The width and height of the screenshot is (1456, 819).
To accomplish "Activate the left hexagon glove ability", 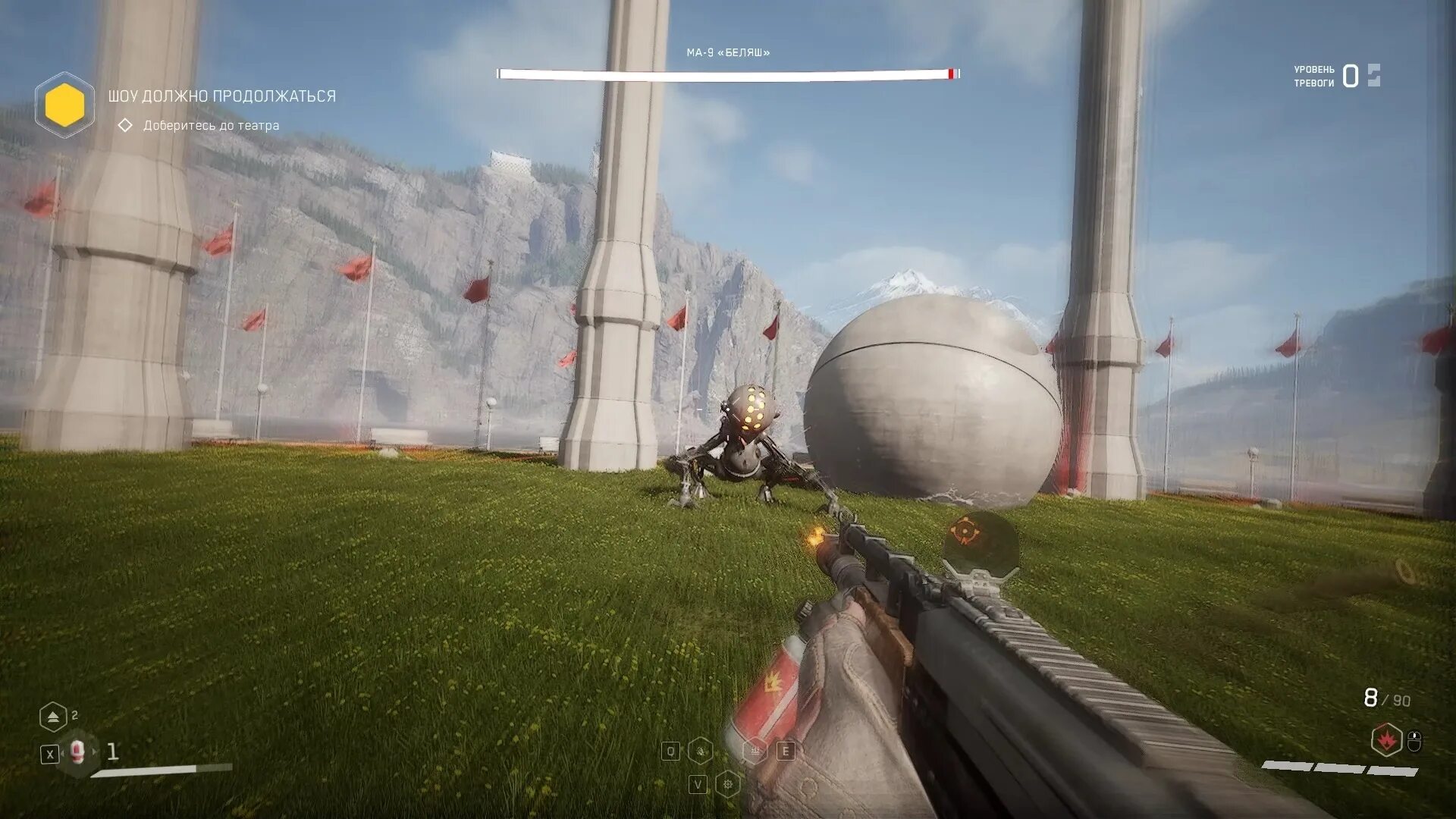I will (x=701, y=751).
